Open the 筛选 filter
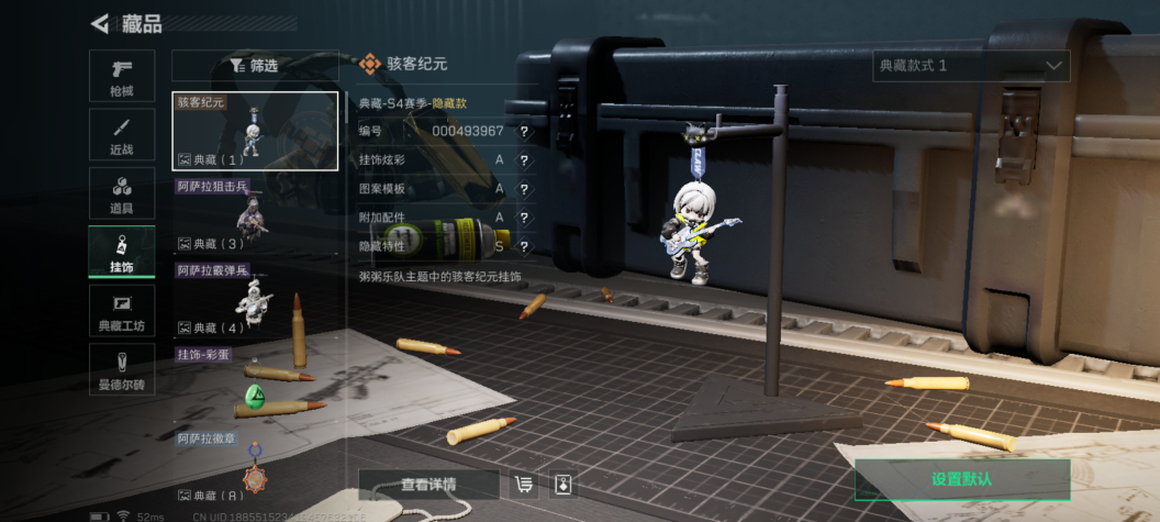1160x522 pixels. [254, 66]
